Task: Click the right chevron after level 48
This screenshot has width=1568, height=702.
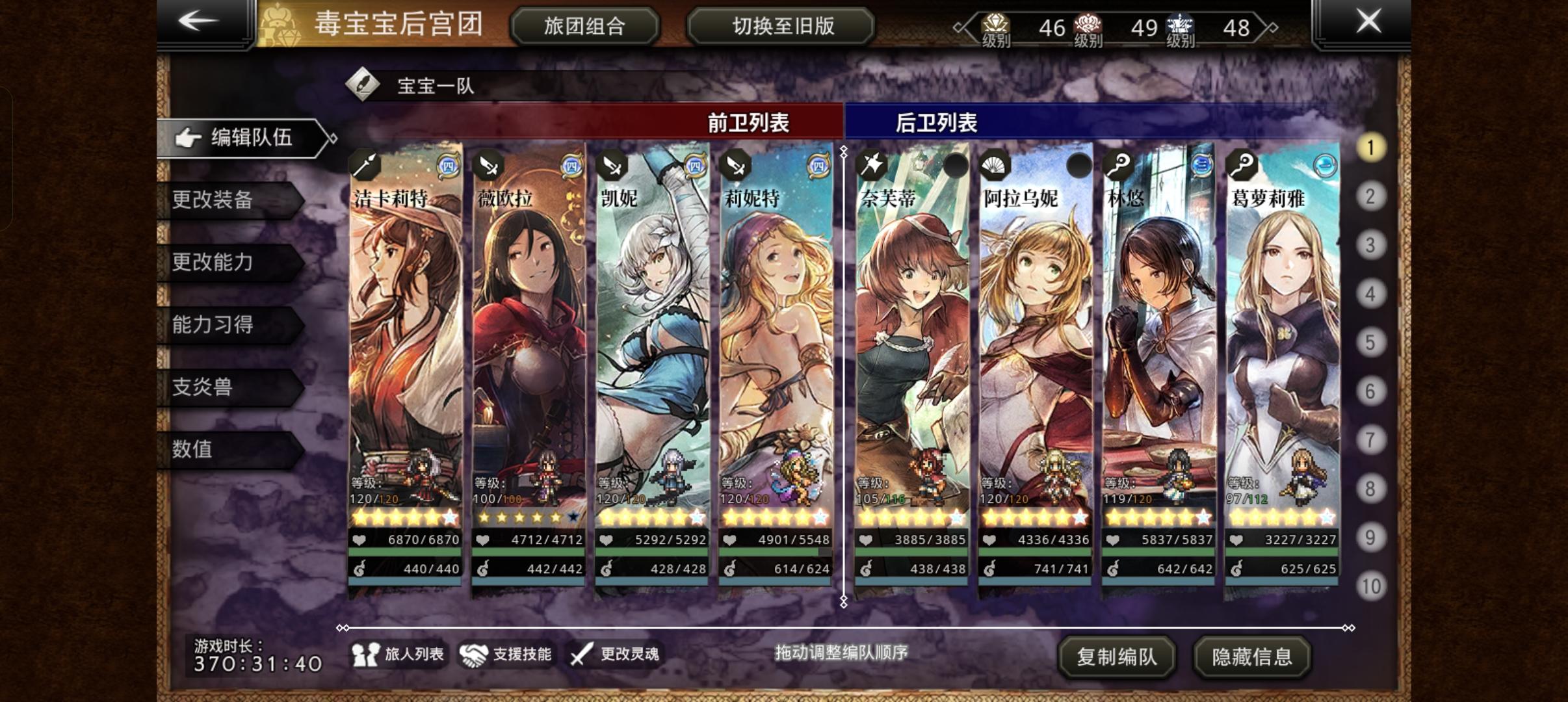Action: pyautogui.click(x=1271, y=27)
